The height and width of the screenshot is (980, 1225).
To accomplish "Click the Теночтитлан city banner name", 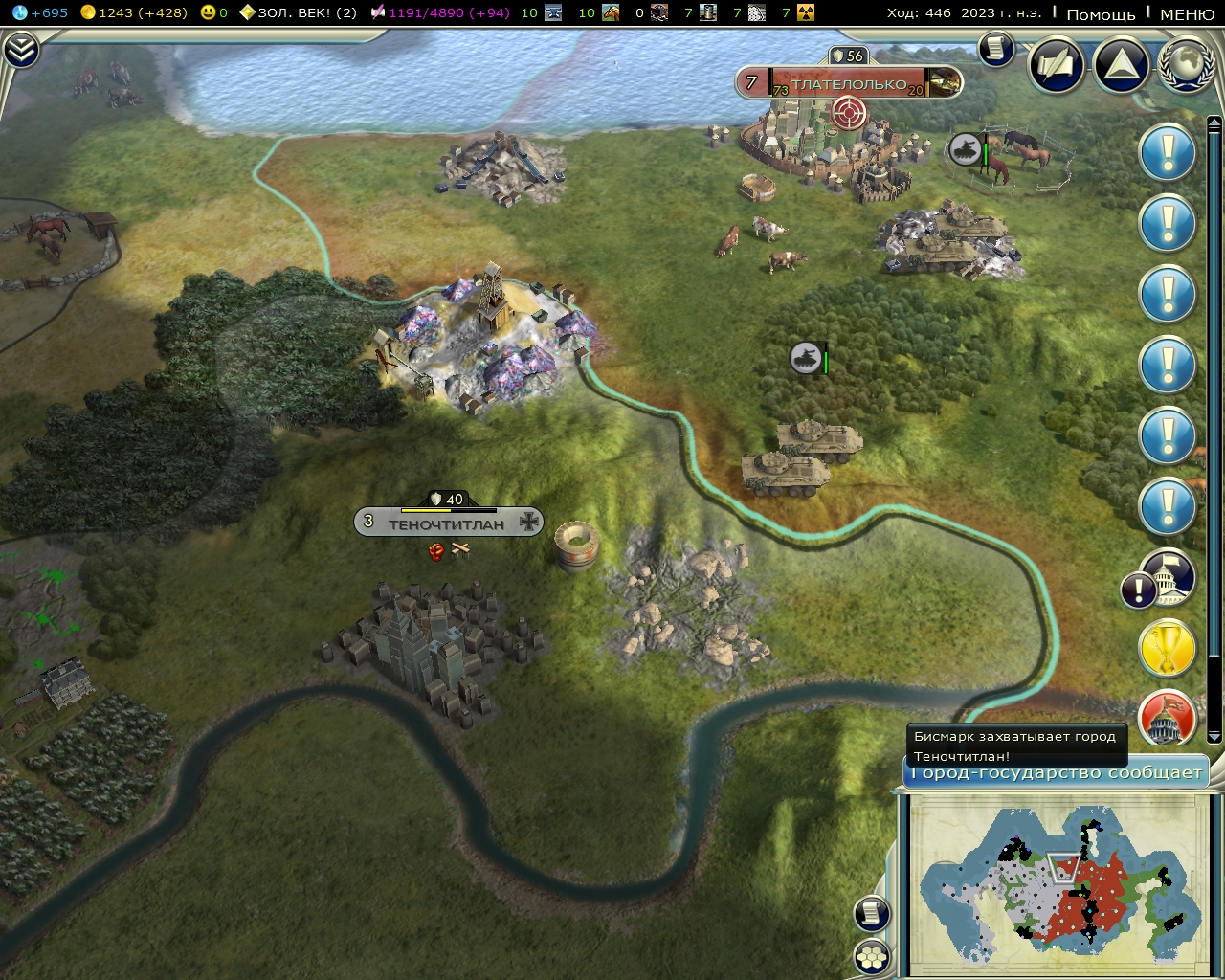I will pyautogui.click(x=447, y=523).
